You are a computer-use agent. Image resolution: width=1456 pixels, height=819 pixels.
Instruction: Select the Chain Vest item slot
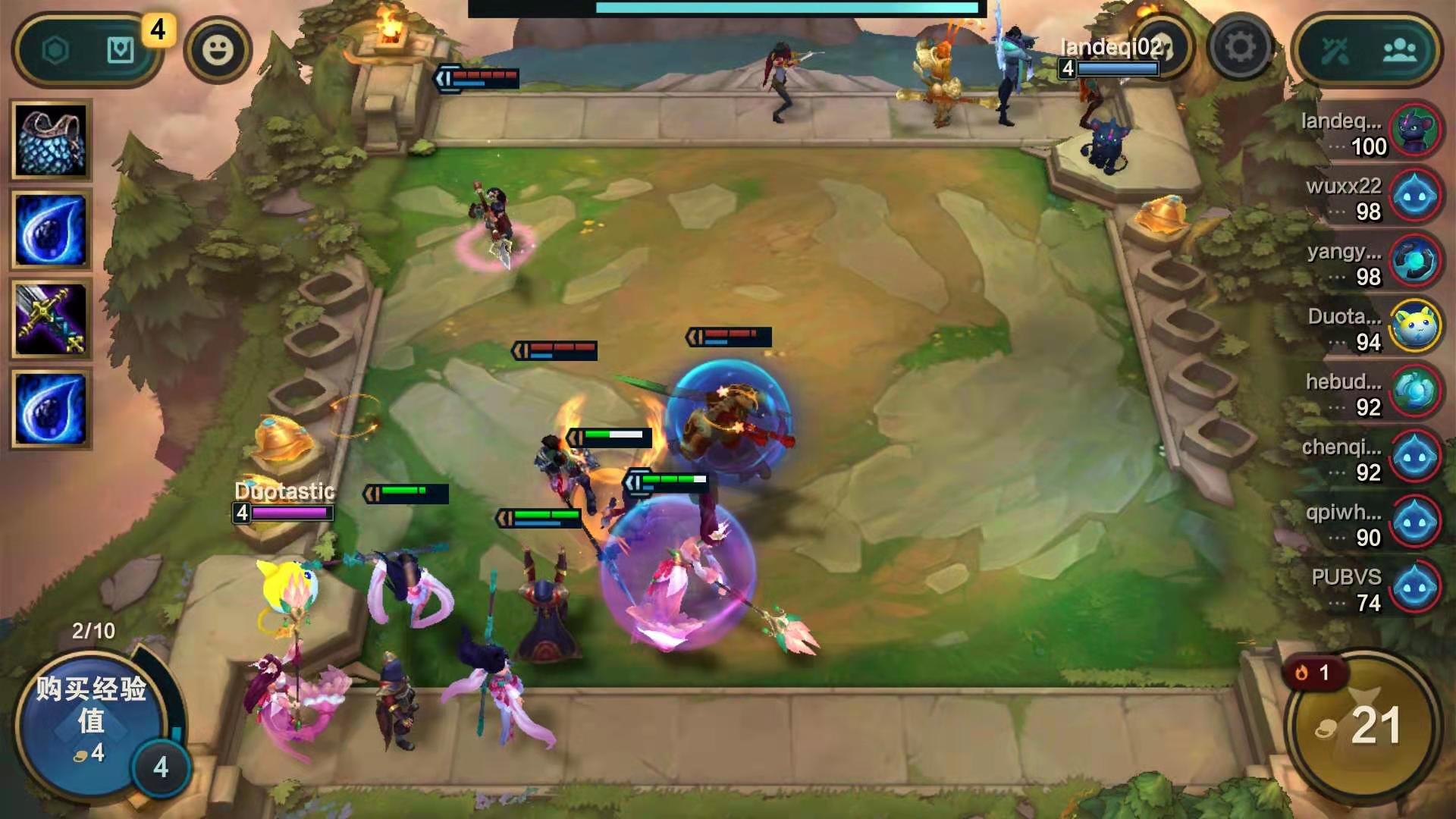[x=51, y=140]
